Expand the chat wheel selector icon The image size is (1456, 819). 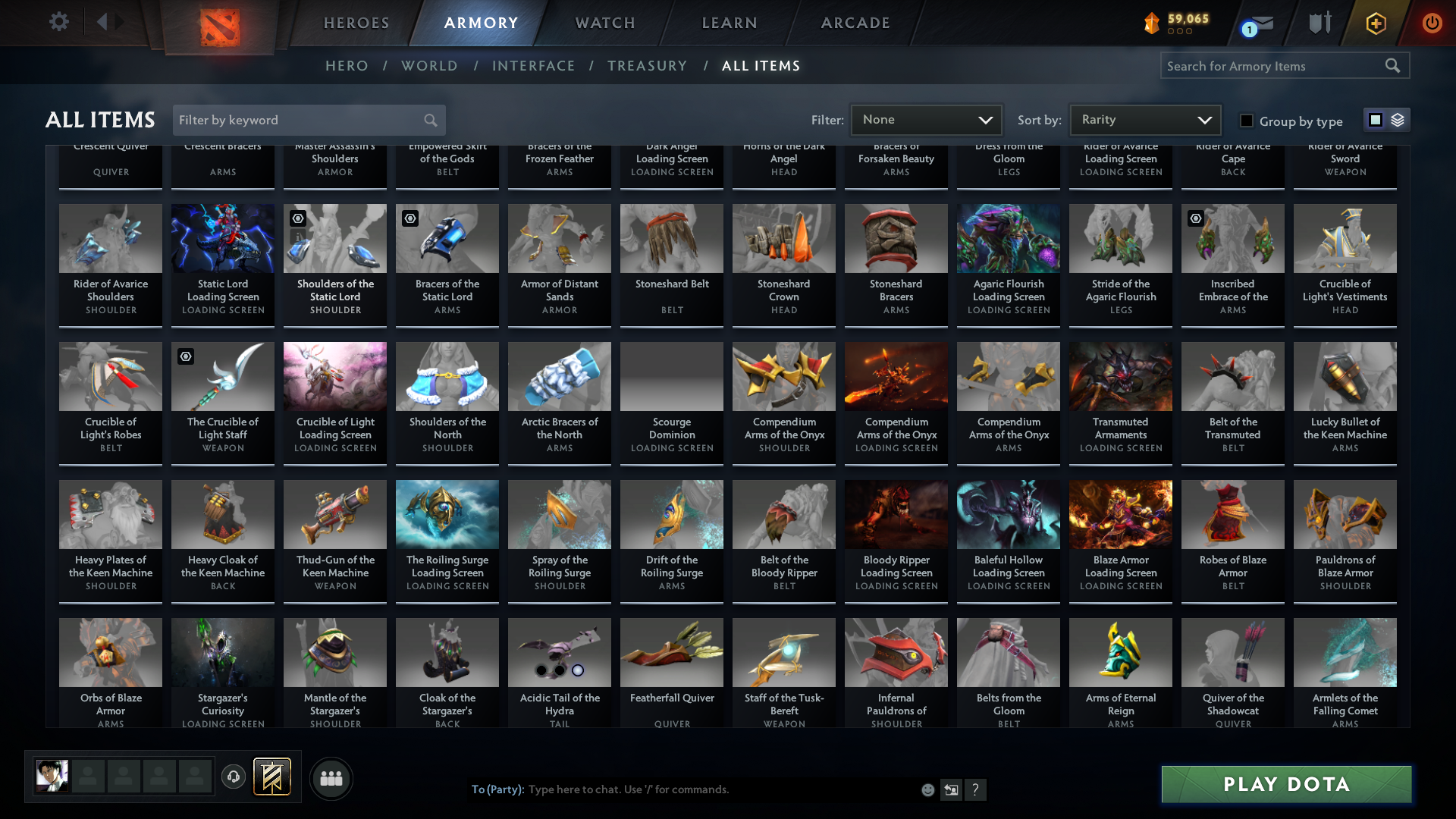[x=951, y=789]
